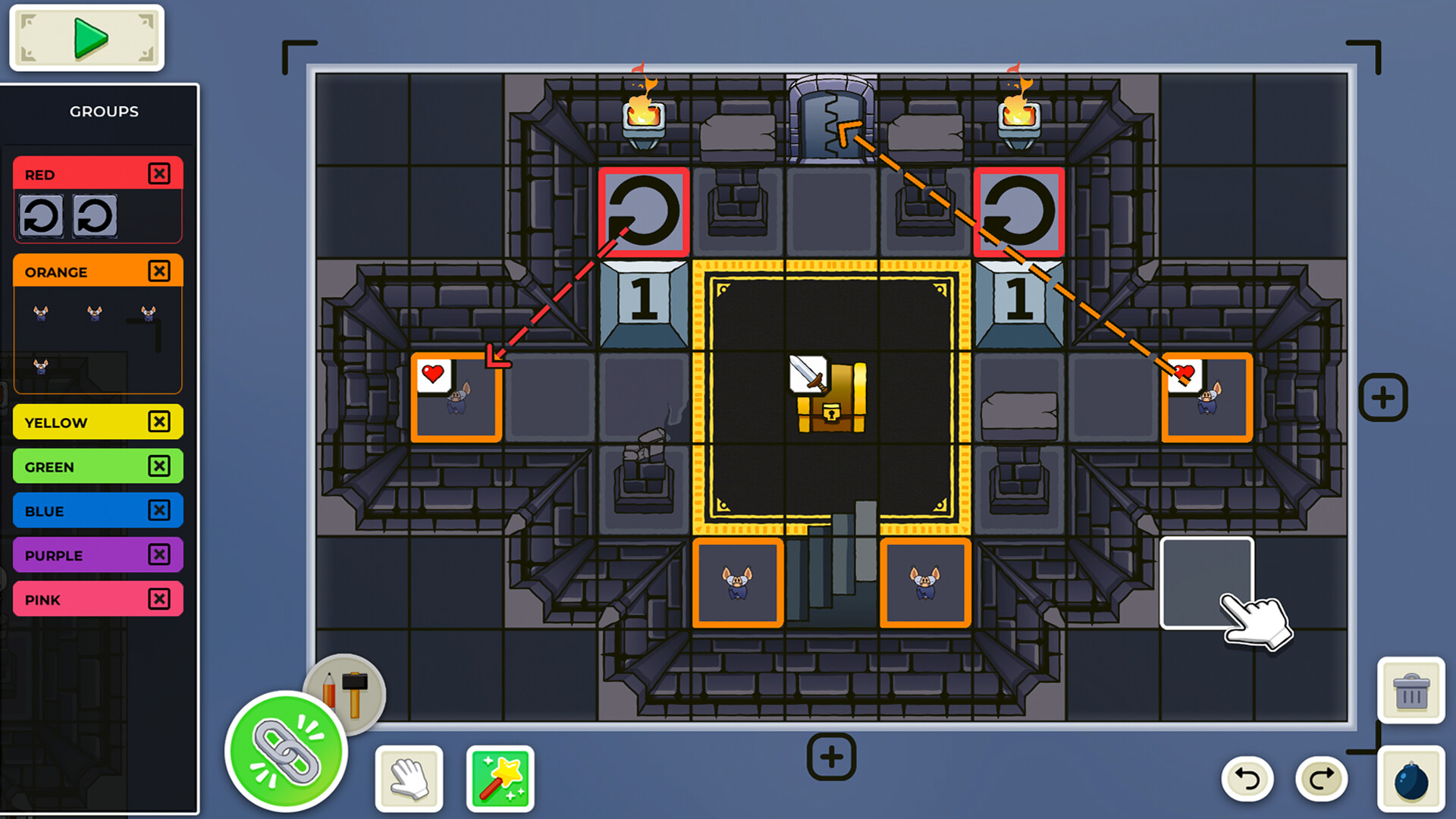The height and width of the screenshot is (819, 1456).
Task: Delete the PINK group
Action: pos(160,599)
